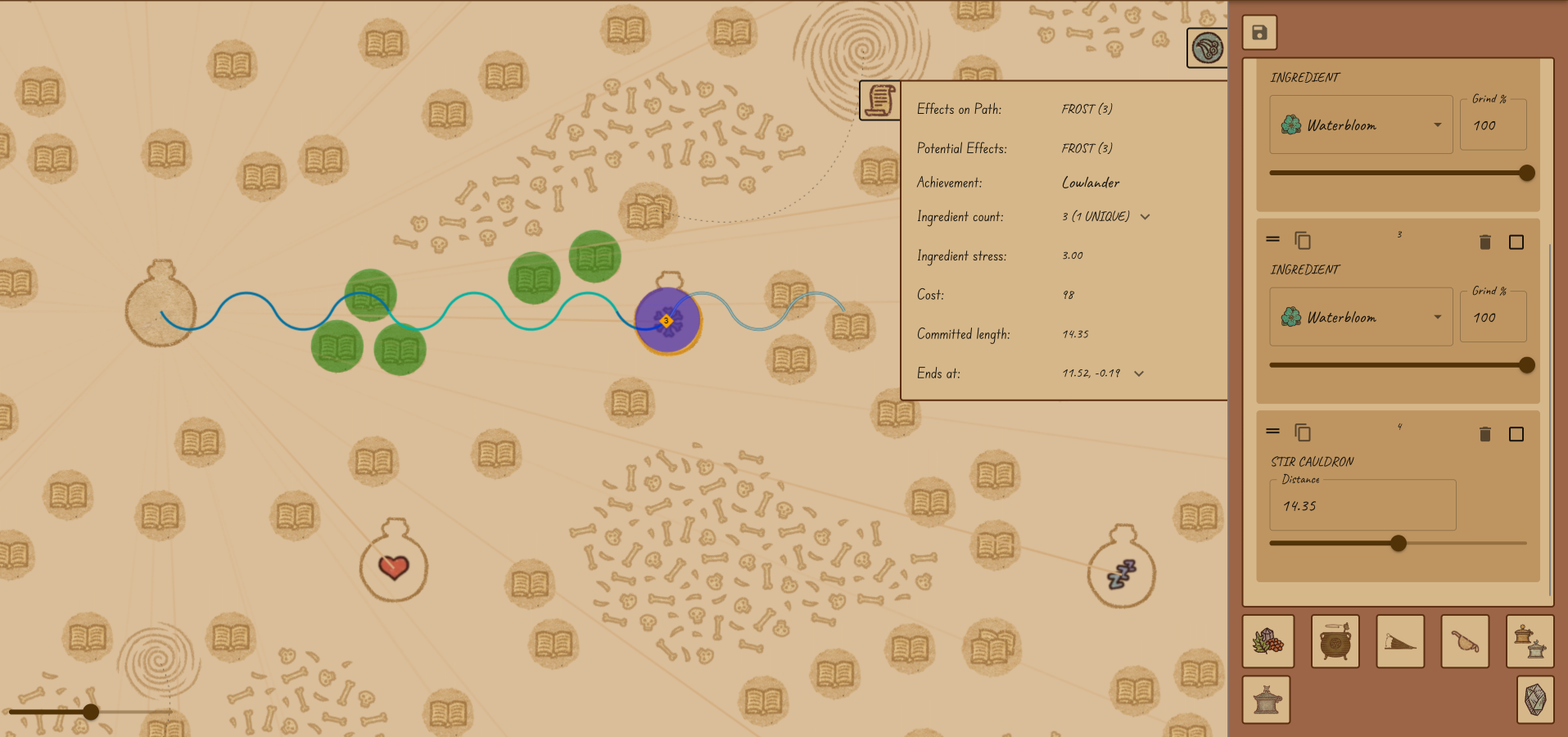Add a stir cauldron step

(1335, 641)
